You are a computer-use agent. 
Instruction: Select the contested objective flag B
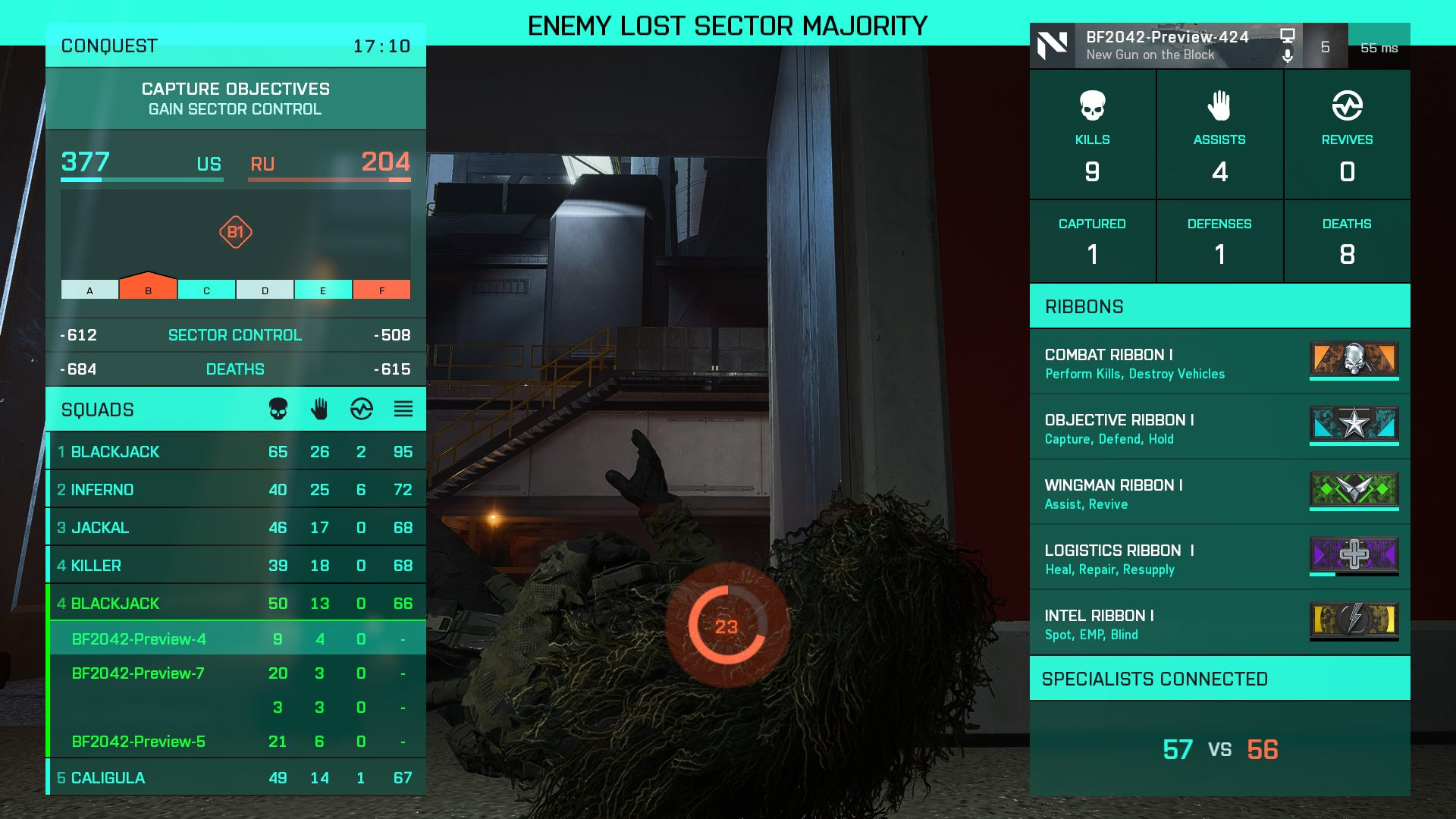pos(148,288)
